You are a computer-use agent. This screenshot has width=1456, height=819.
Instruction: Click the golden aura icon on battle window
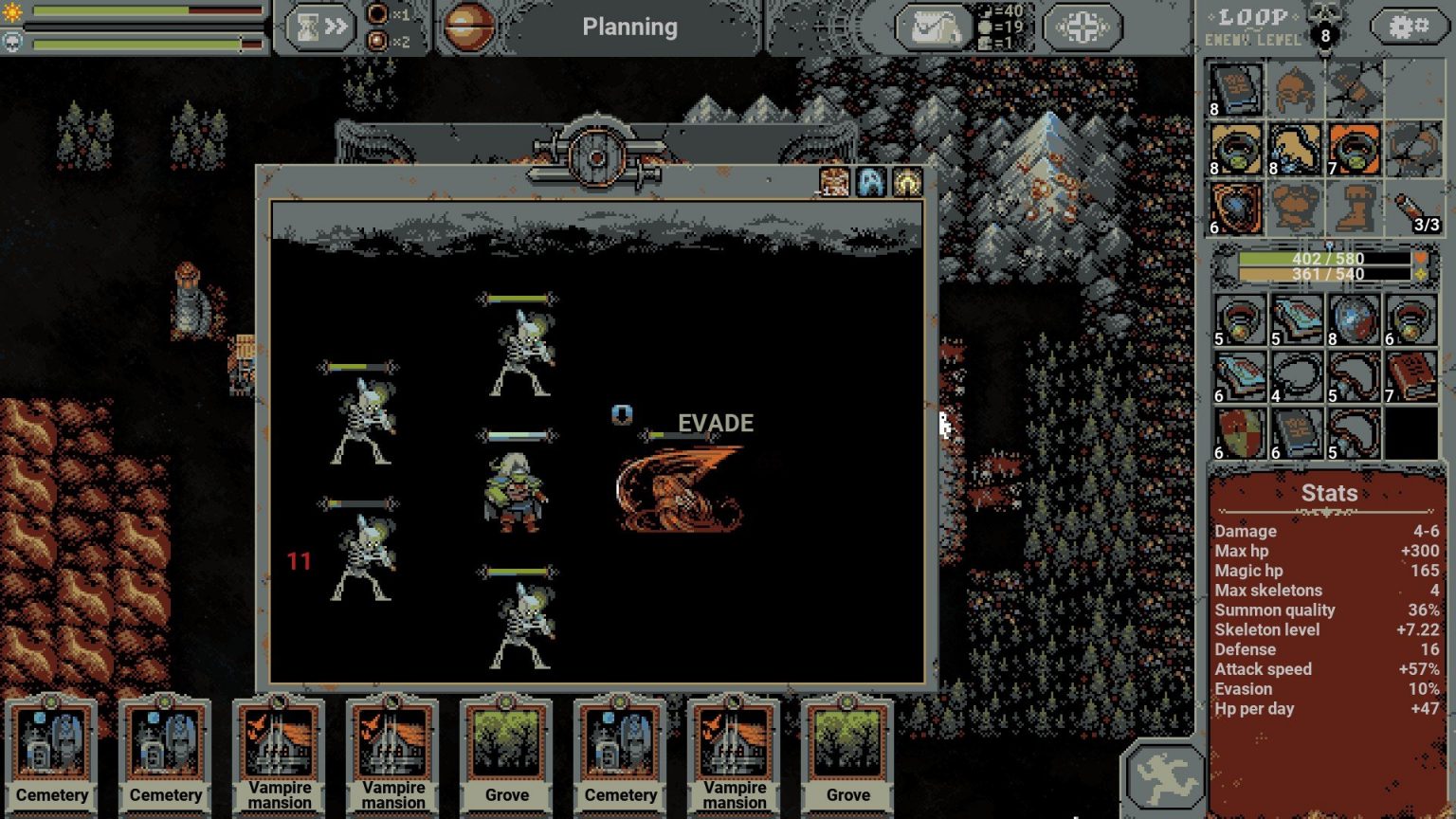906,182
